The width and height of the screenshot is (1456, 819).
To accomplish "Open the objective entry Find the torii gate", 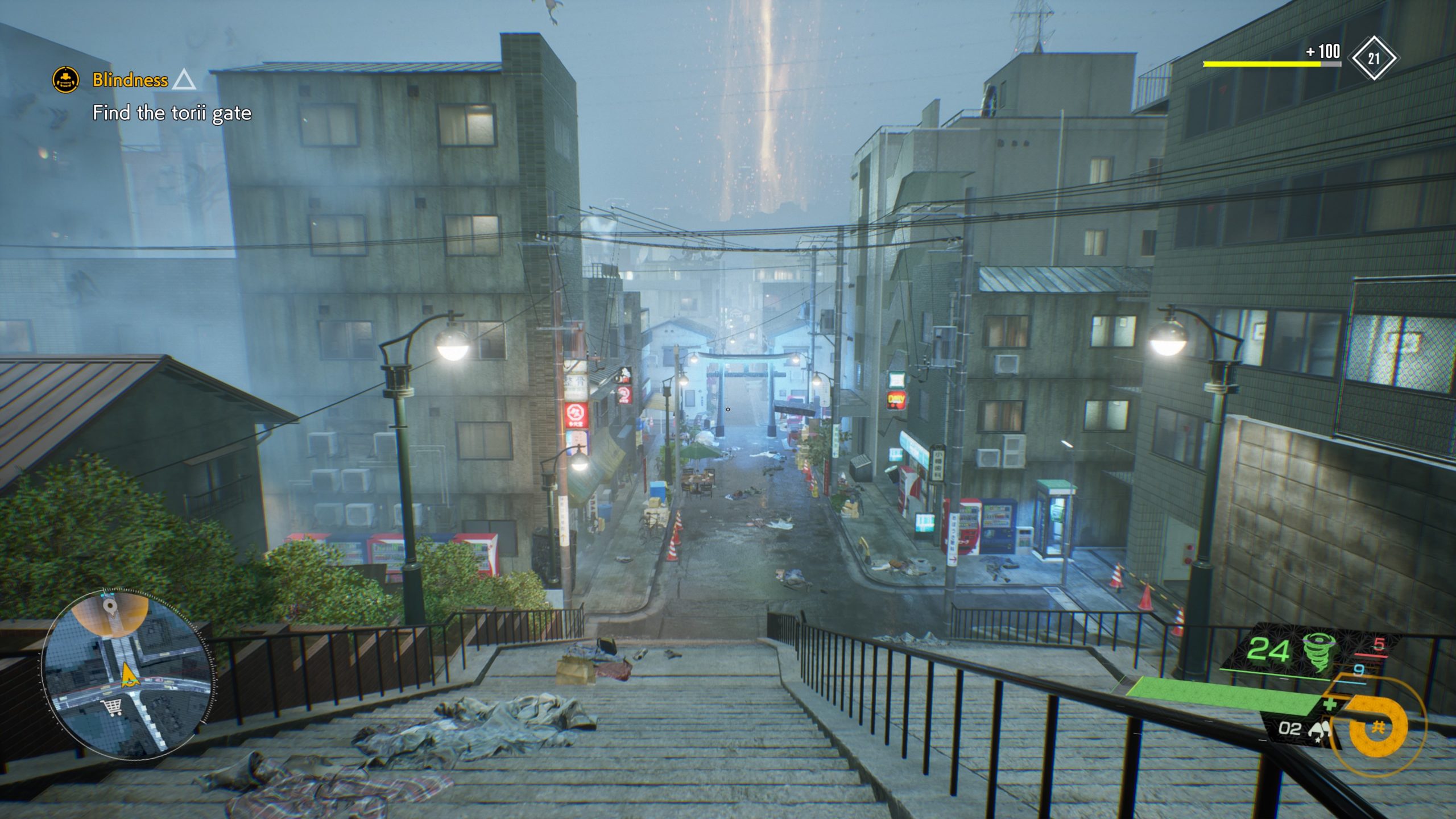I will coord(172,113).
